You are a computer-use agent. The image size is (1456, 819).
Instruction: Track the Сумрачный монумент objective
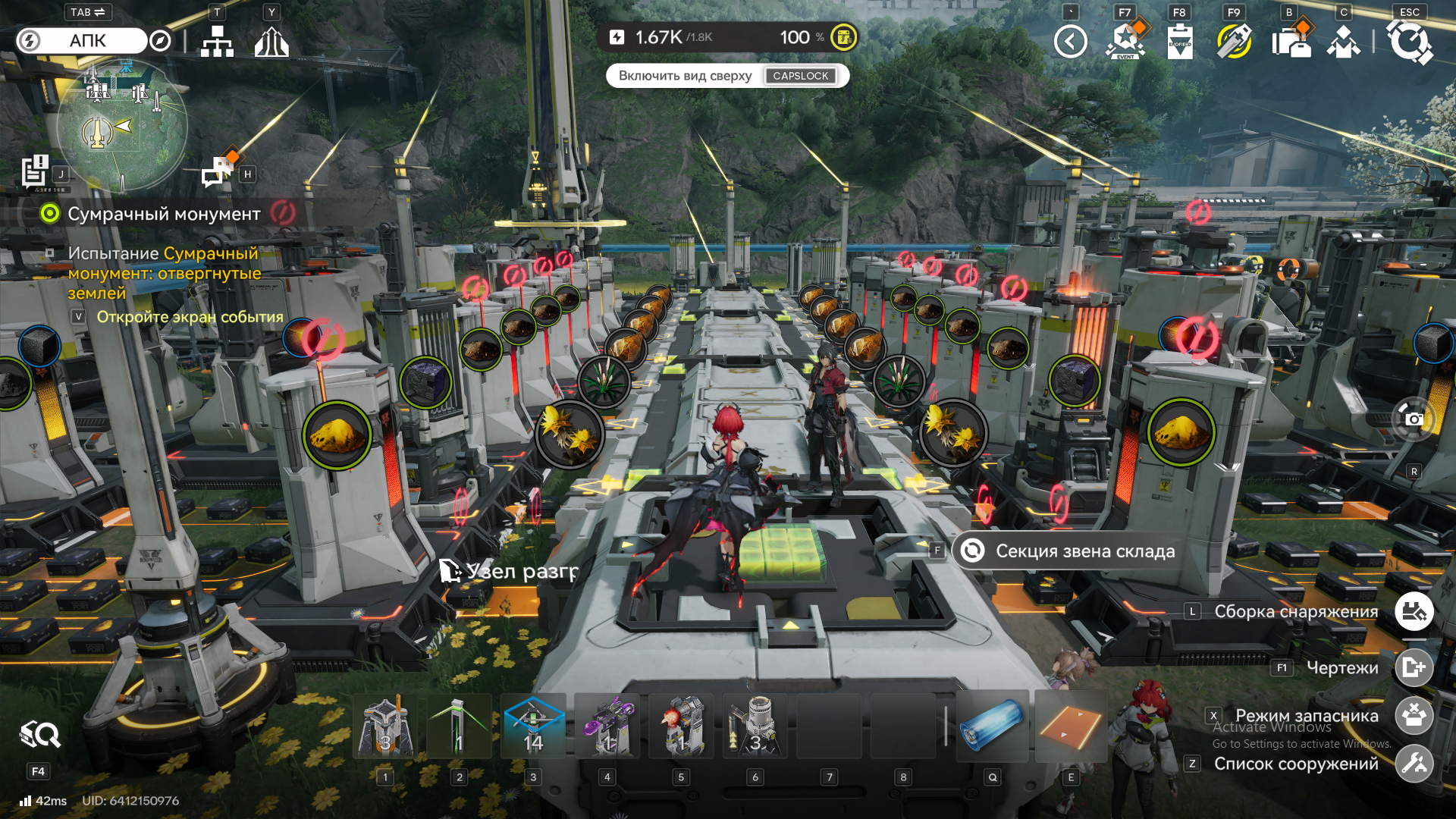coord(164,214)
